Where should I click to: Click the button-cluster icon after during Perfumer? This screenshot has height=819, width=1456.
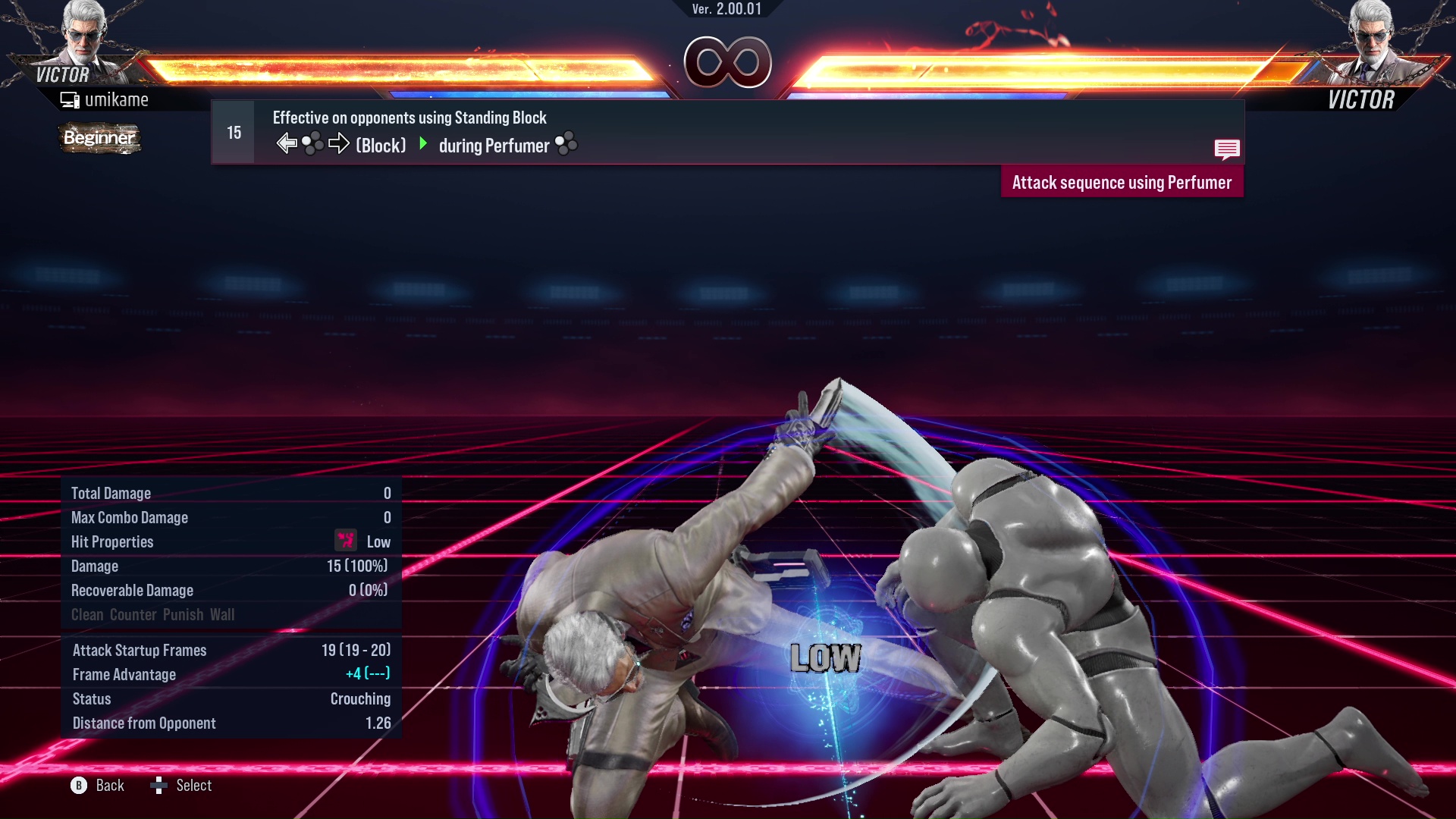(x=566, y=144)
